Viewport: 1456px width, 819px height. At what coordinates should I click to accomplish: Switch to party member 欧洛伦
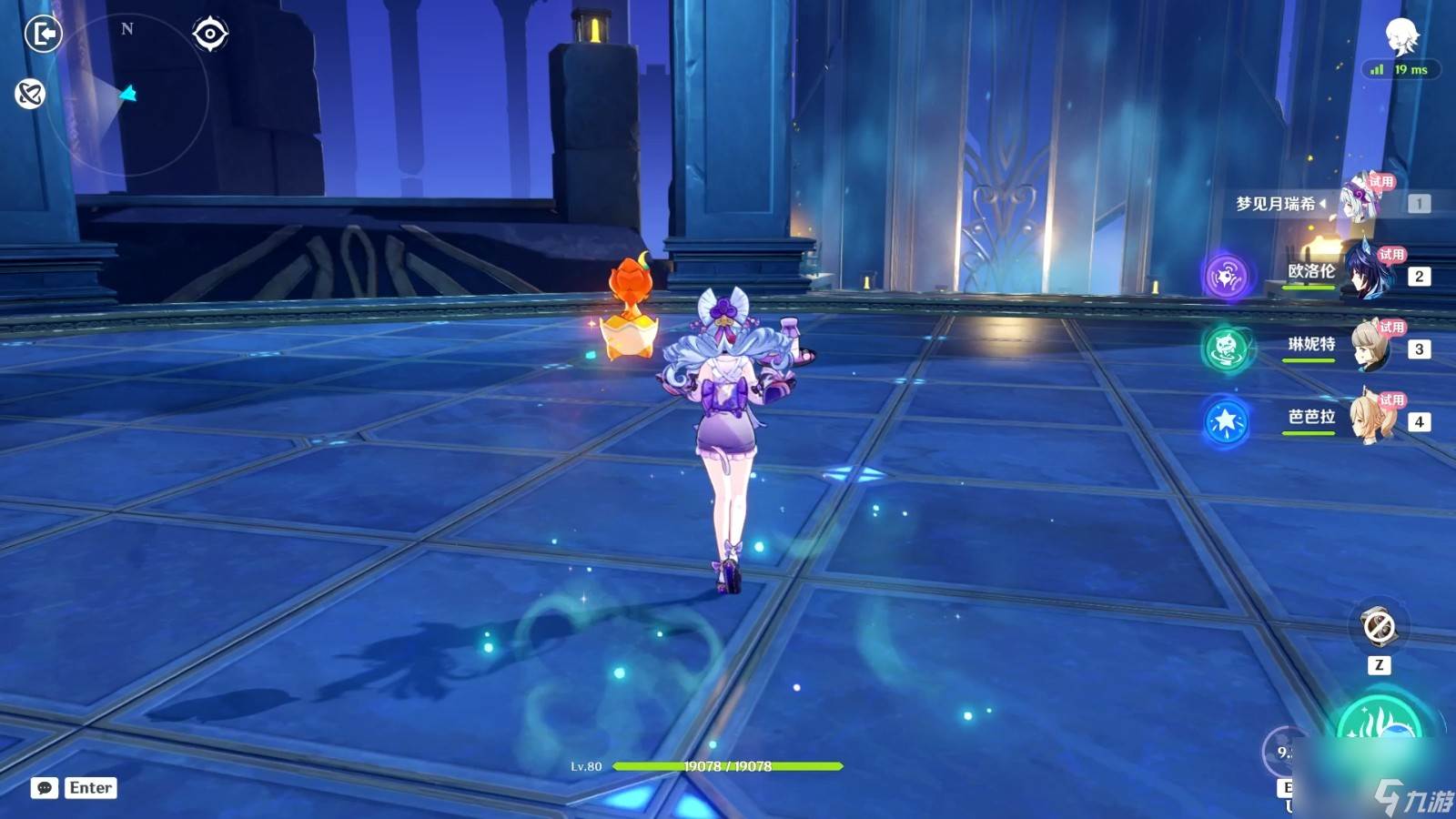[x=1367, y=272]
